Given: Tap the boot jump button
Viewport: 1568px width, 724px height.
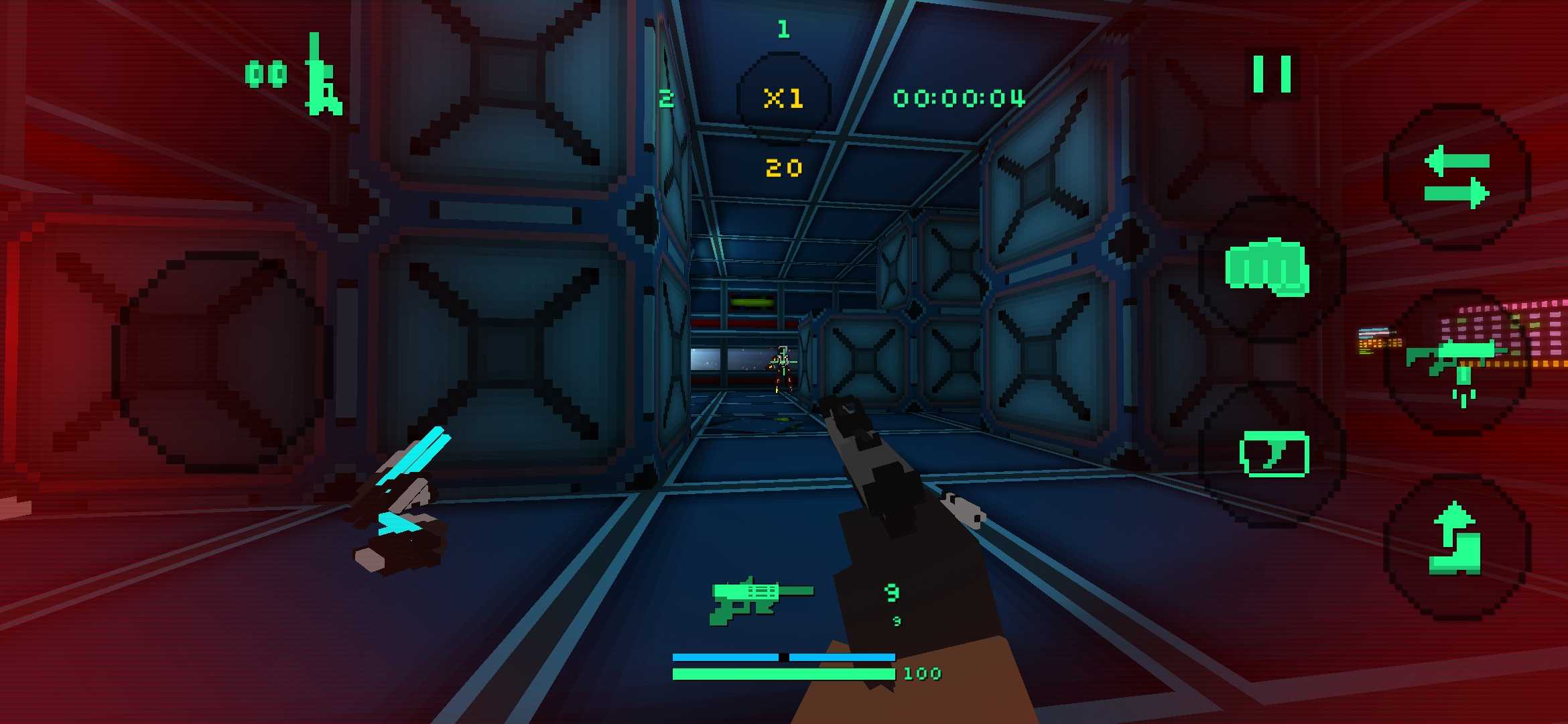Looking at the screenshot, I should 1455,542.
